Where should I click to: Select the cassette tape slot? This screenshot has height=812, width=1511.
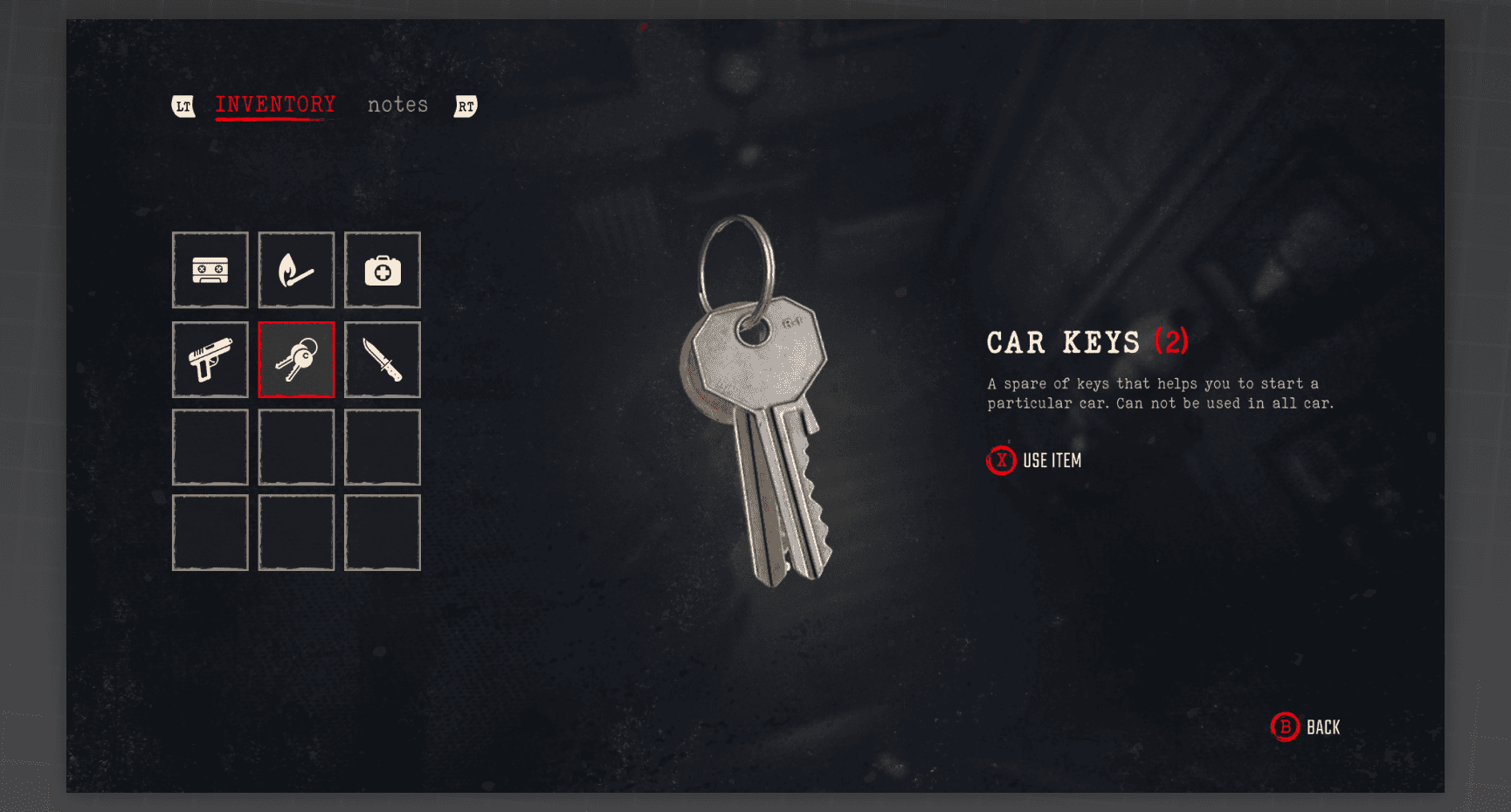click(210, 270)
